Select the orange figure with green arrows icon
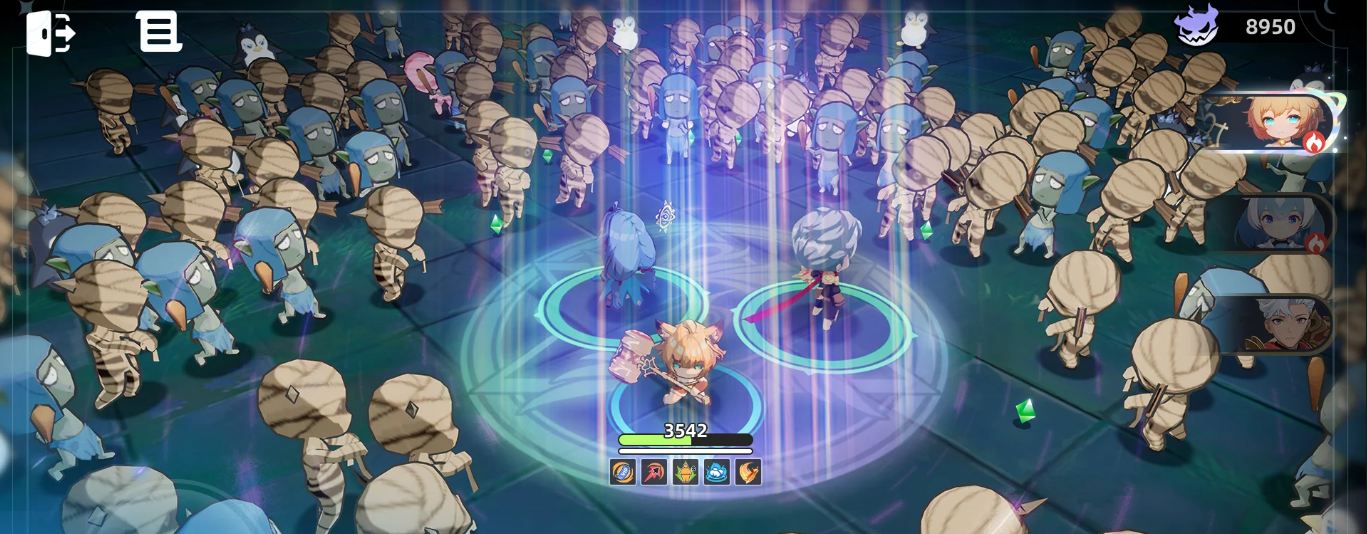The image size is (1367, 534). (x=685, y=472)
